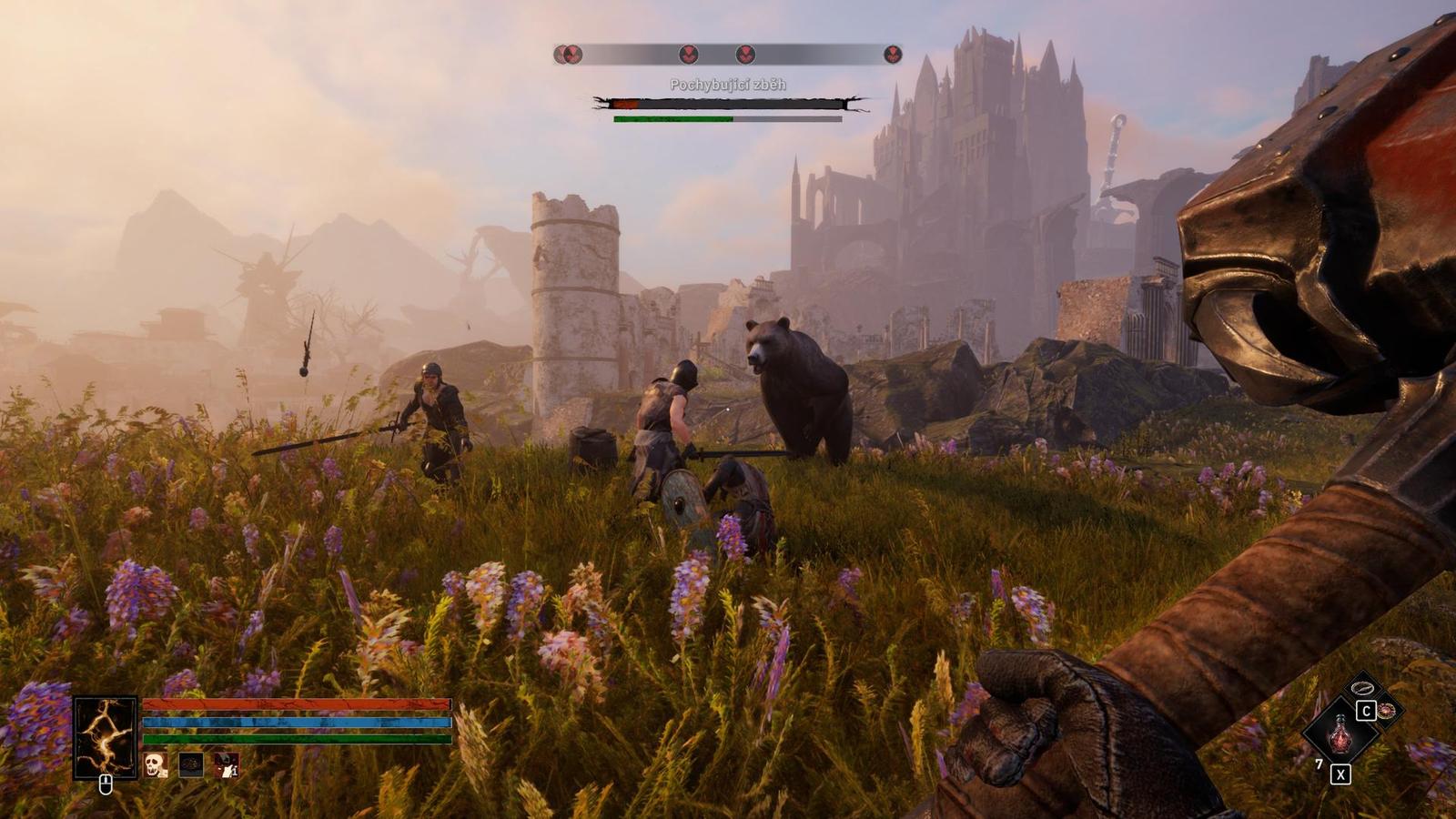This screenshot has height=819, width=1456.
Task: Use the red health potion slot
Action: click(1340, 734)
